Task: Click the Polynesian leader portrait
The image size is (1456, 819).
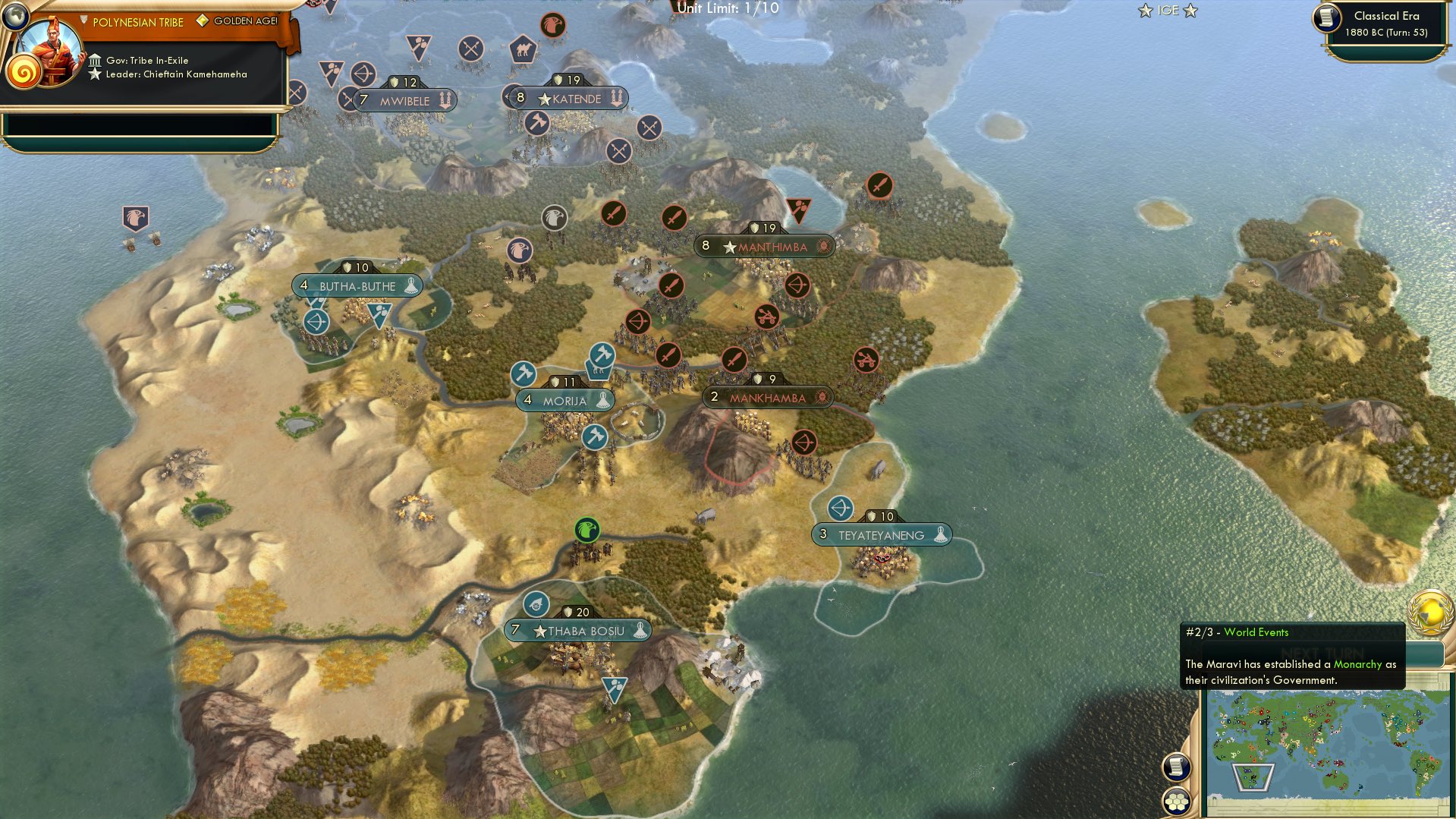Action: pos(52,51)
